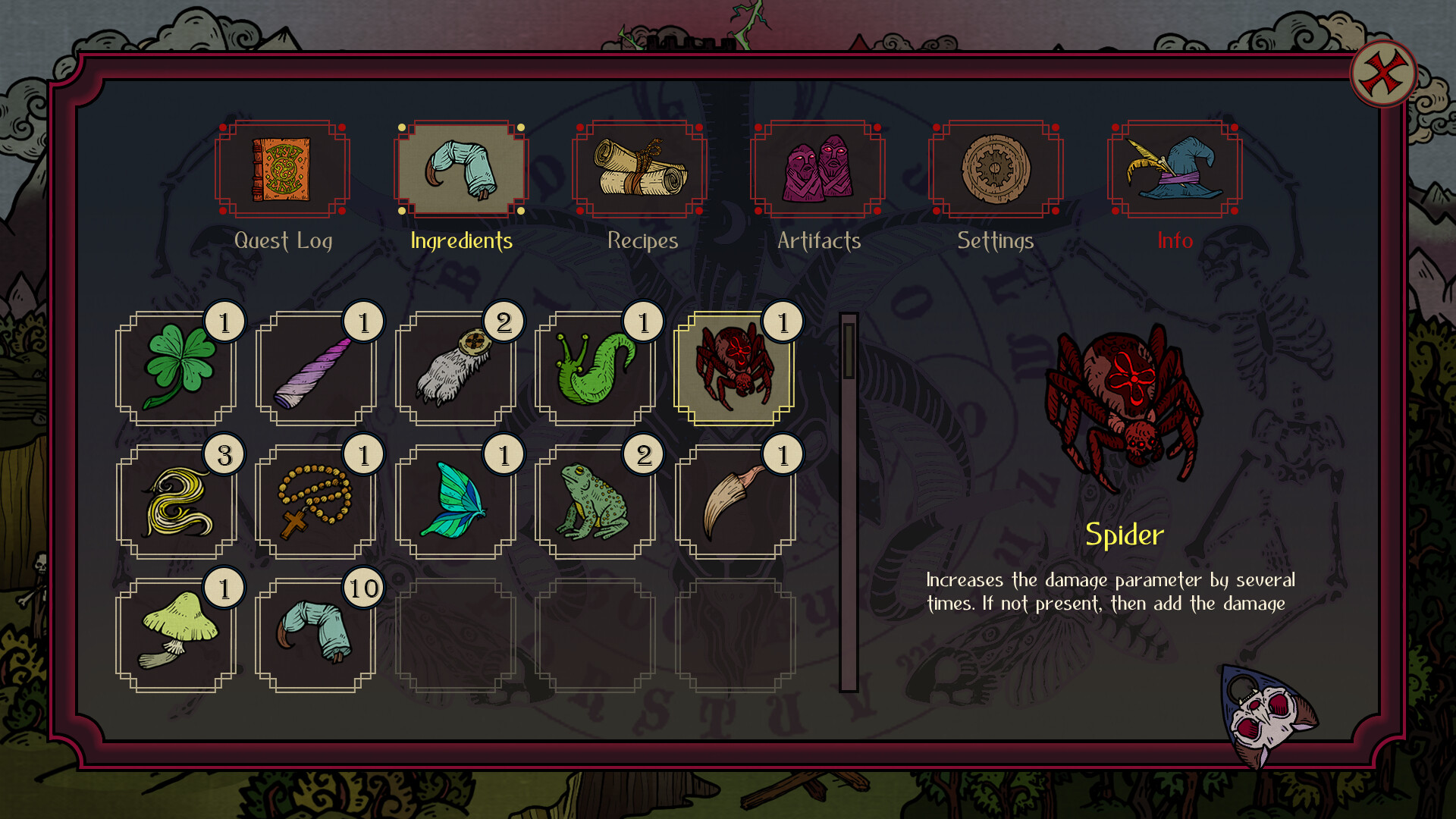The height and width of the screenshot is (819, 1456).
Task: Select the four-leaf clover ingredient
Action: (176, 369)
